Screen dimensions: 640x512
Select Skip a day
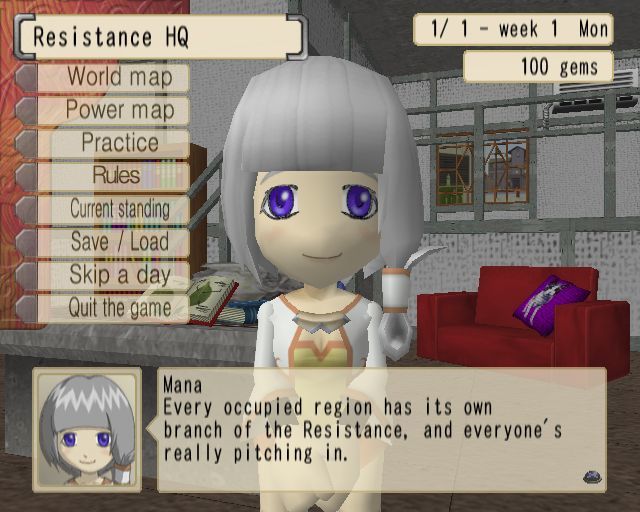click(119, 275)
